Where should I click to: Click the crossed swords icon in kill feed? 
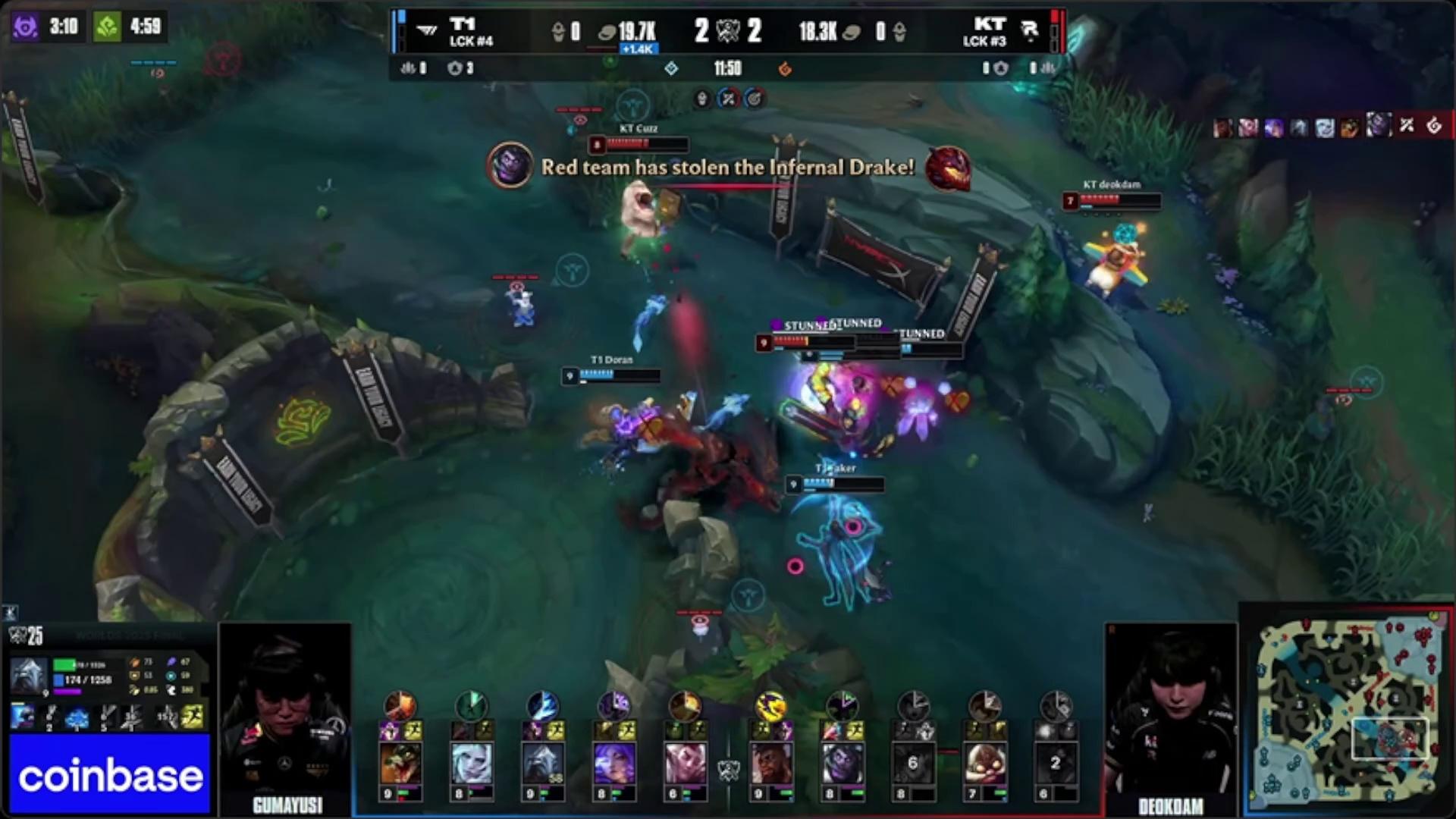coord(1407,126)
